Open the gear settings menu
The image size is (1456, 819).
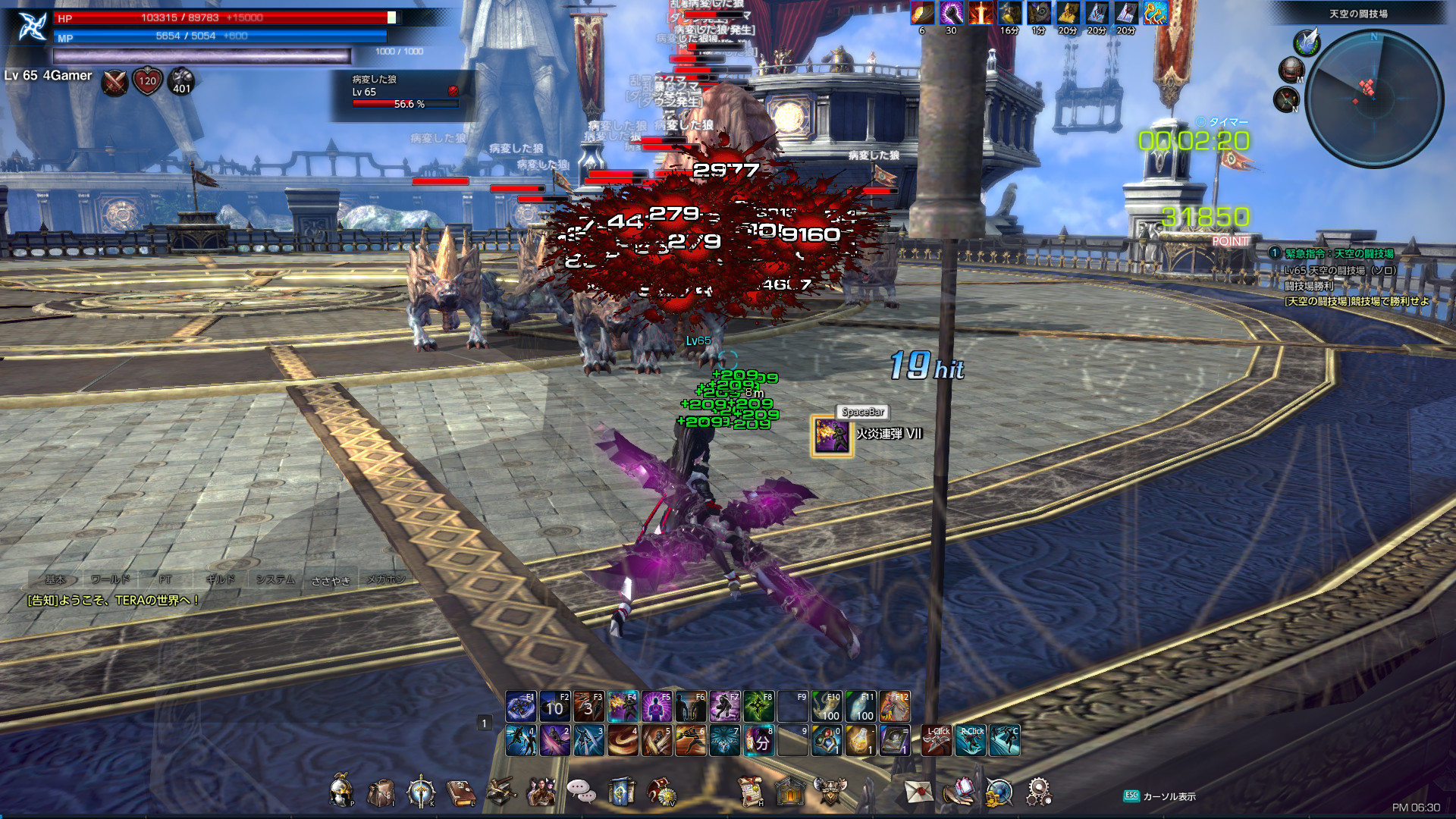[1038, 792]
